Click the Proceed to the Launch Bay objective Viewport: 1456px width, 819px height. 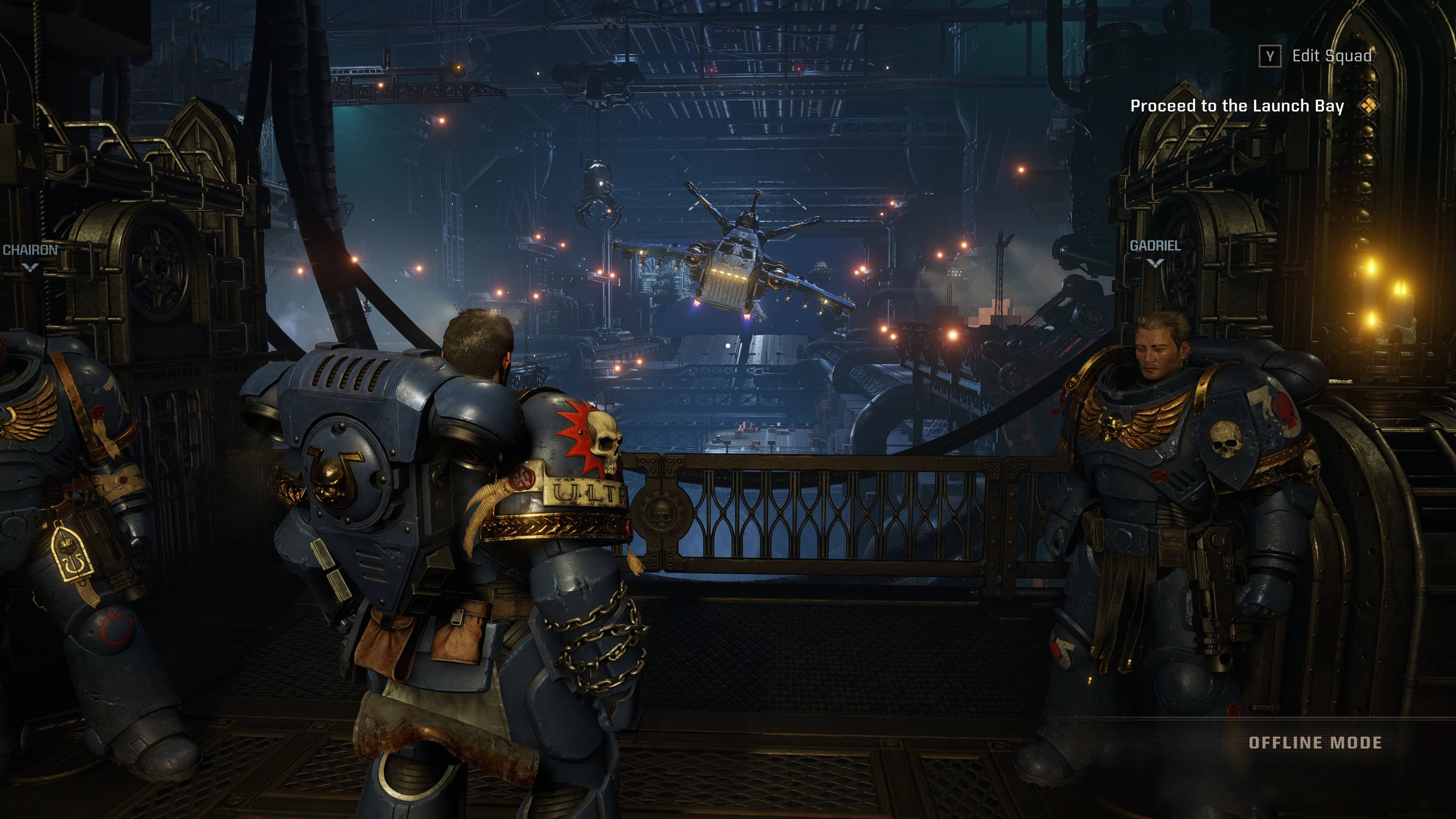(x=1241, y=106)
